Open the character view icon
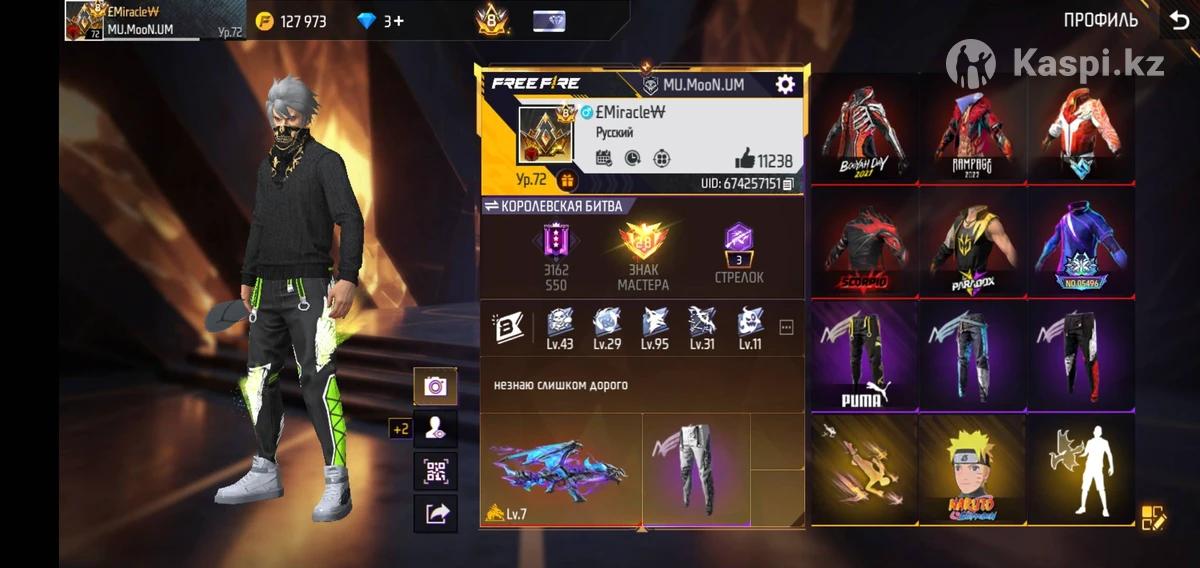 (x=436, y=428)
